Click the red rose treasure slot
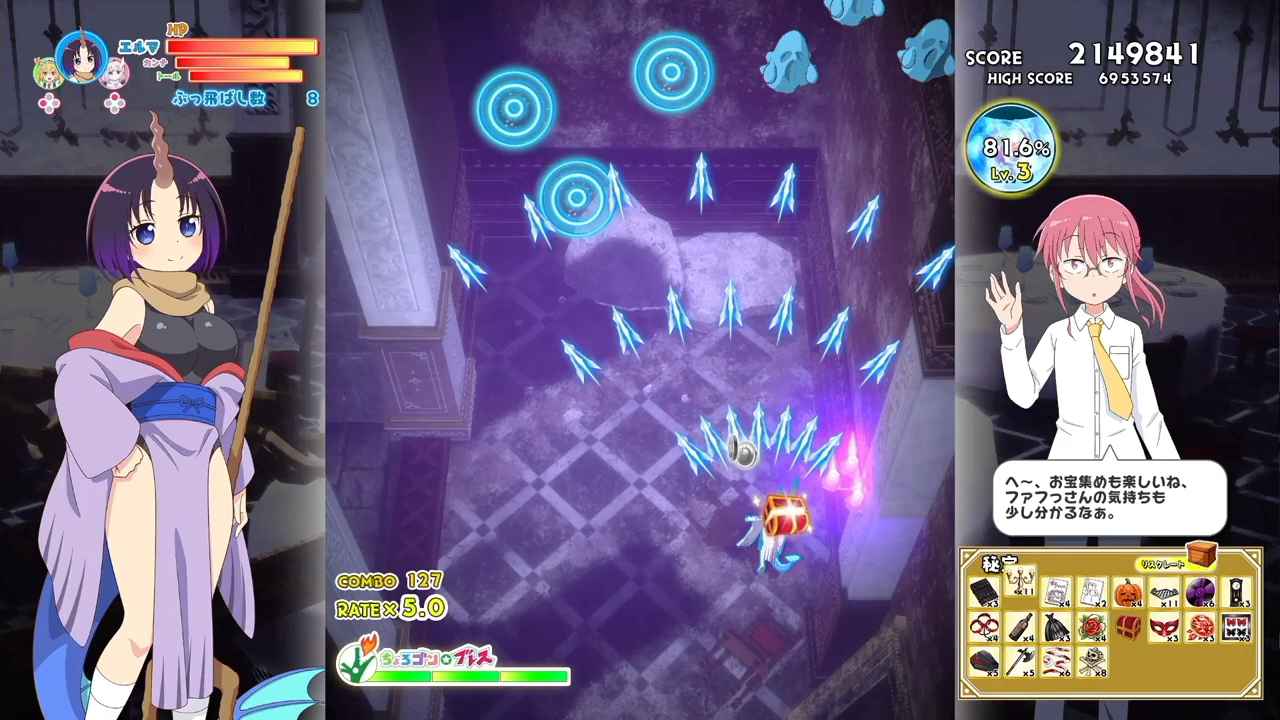1280x720 pixels. point(1092,627)
